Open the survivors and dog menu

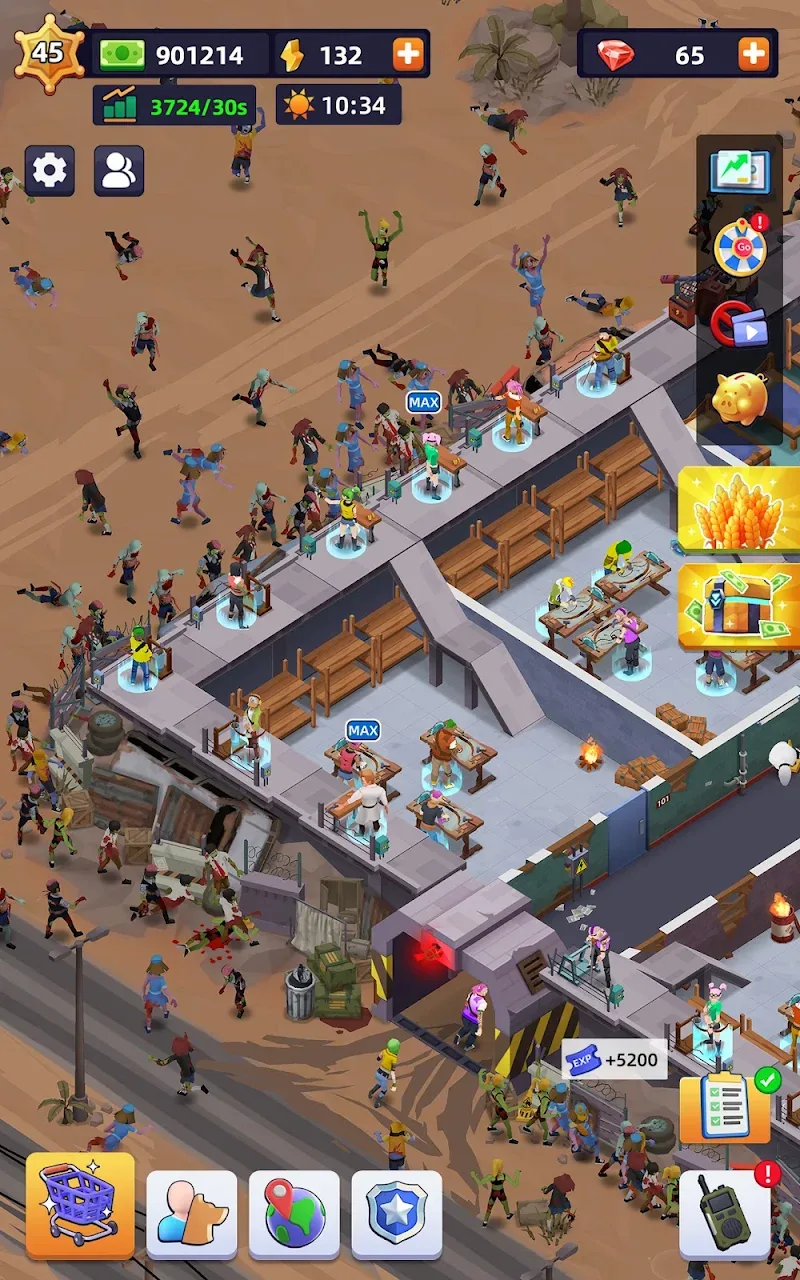point(192,1213)
